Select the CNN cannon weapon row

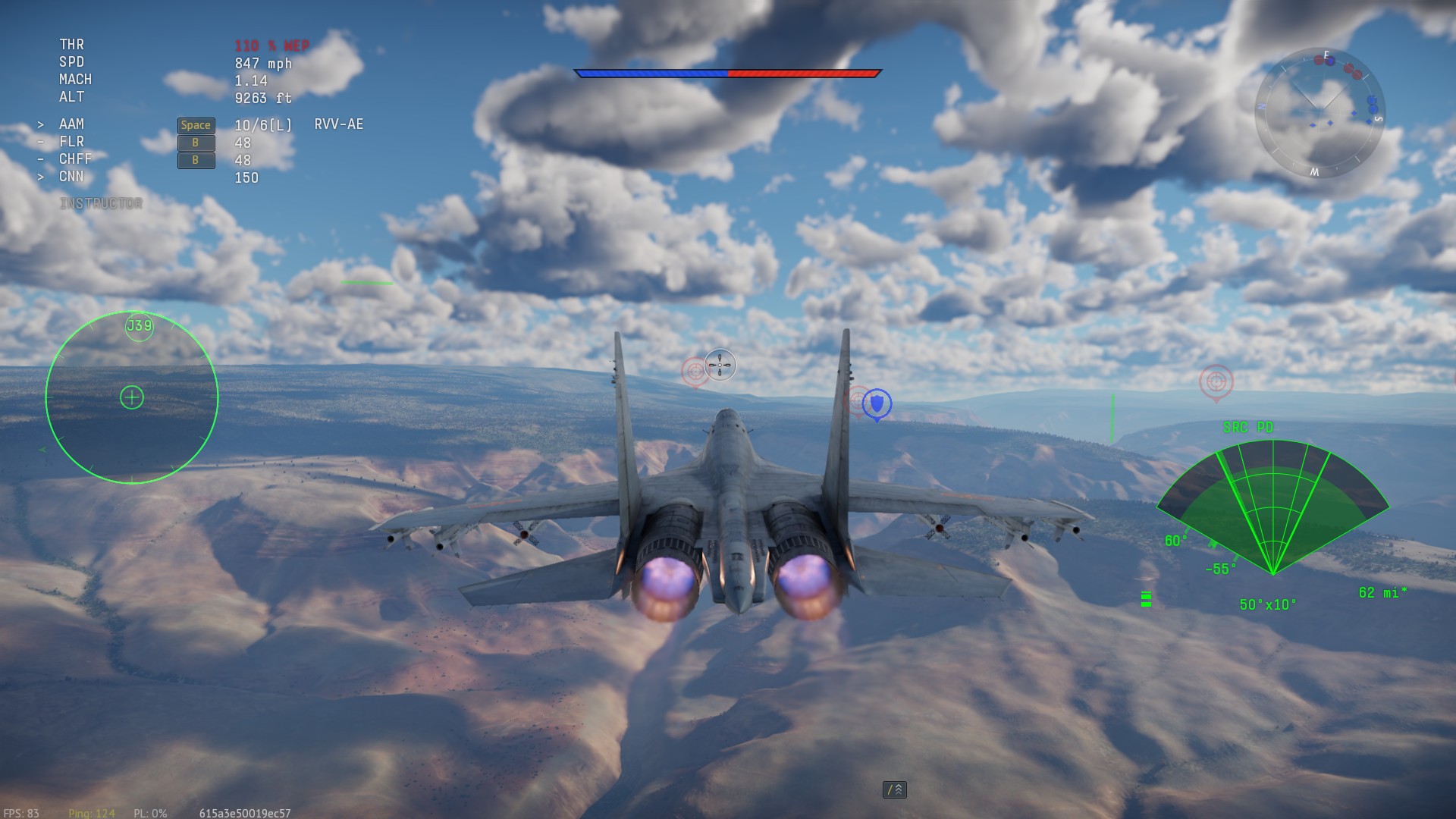coord(72,177)
